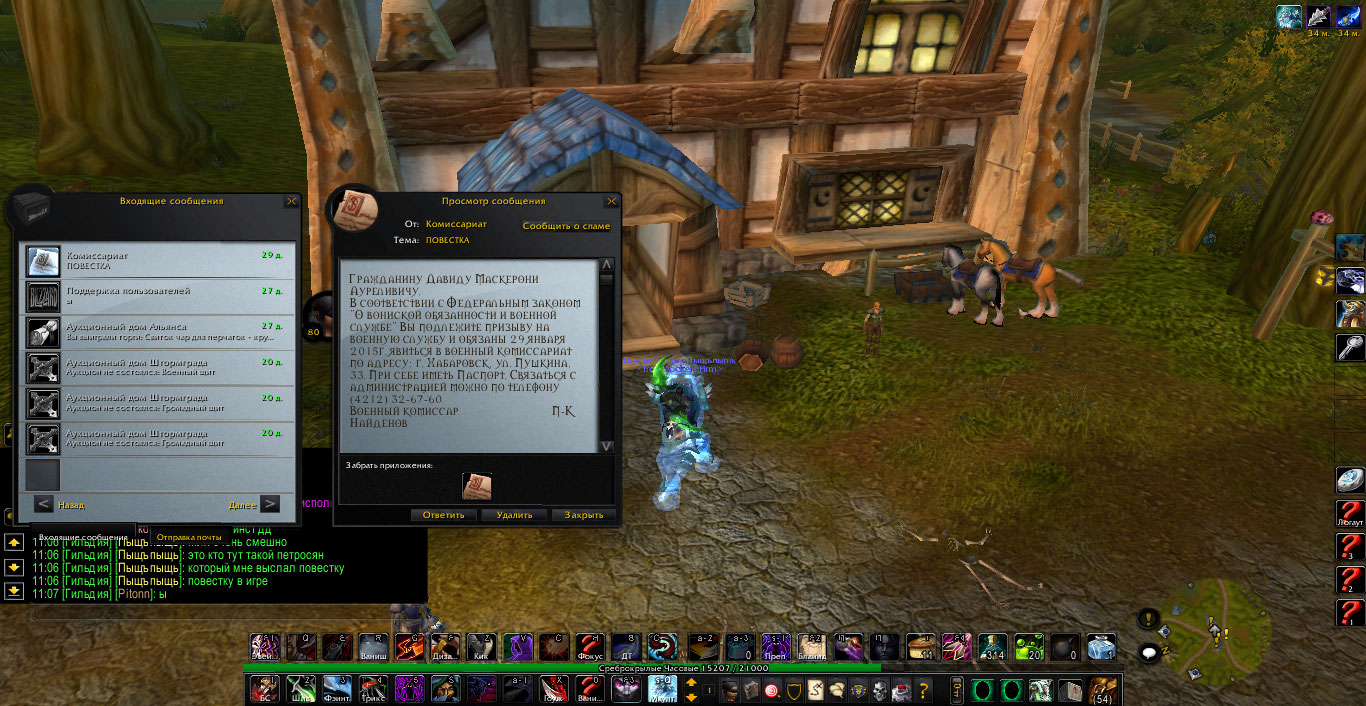Go to next inbox page with Далее arrow
The height and width of the screenshot is (706, 1366).
pos(270,505)
